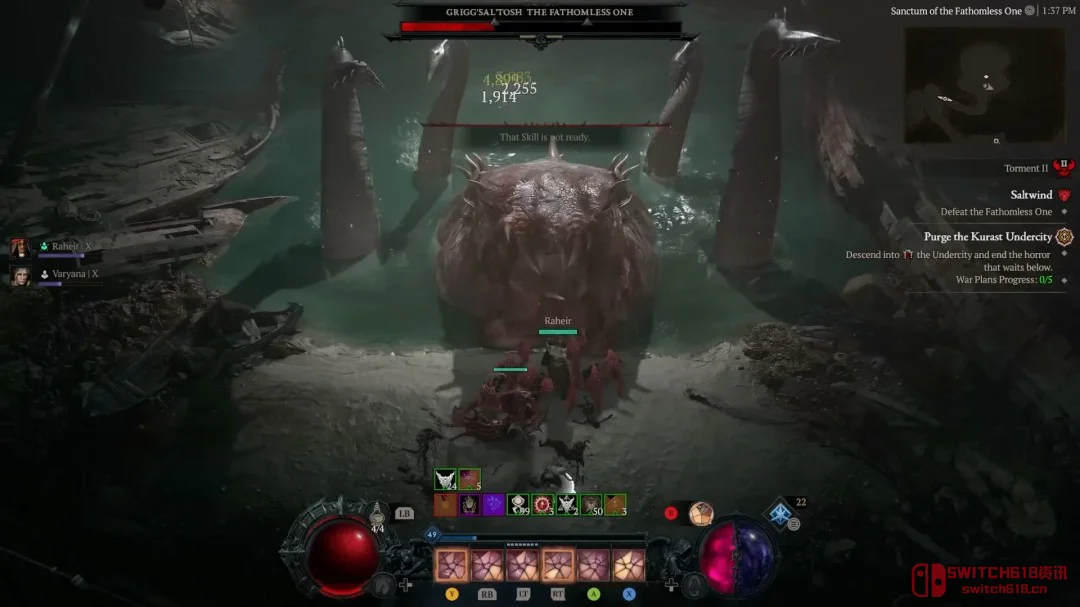Select Raheir's party portrait
Screen dimensions: 1080x607
point(20,248)
